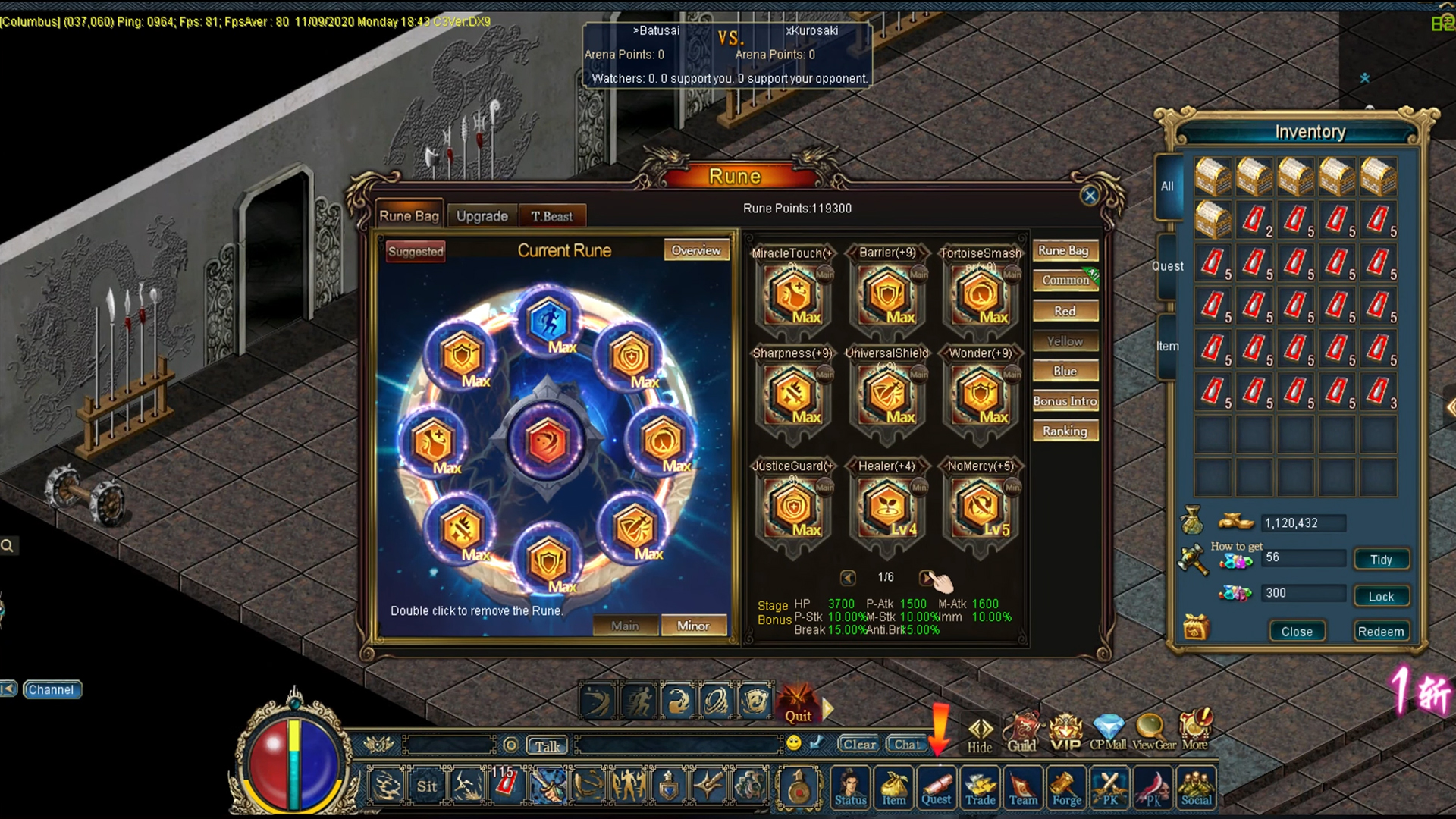Image resolution: width=1456 pixels, height=819 pixels.
Task: Switch rune display to Main mode
Action: (625, 625)
